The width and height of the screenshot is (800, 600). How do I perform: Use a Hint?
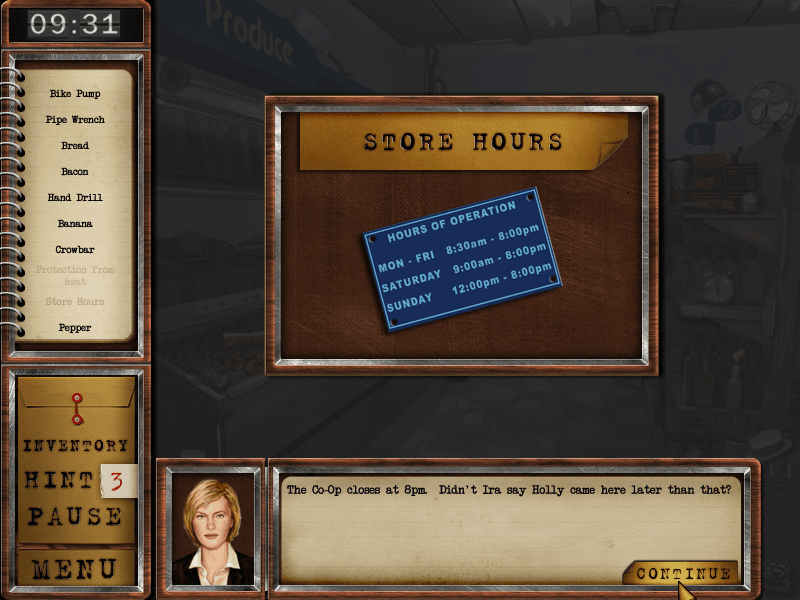[60, 481]
